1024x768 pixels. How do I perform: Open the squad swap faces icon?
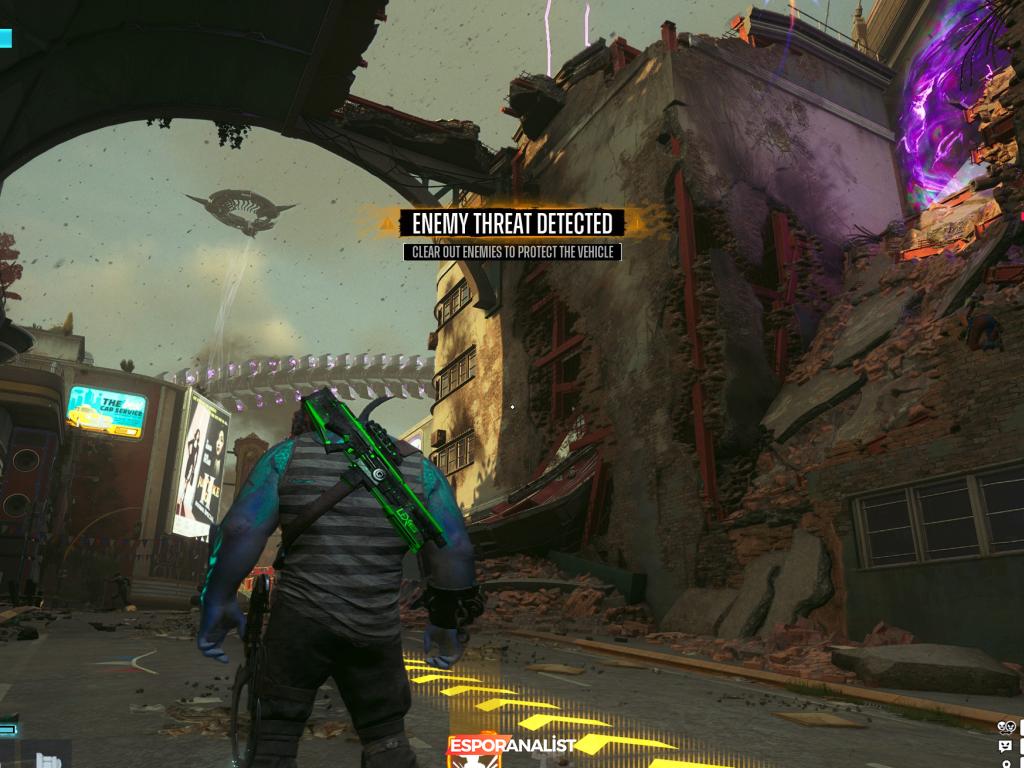click(1006, 727)
